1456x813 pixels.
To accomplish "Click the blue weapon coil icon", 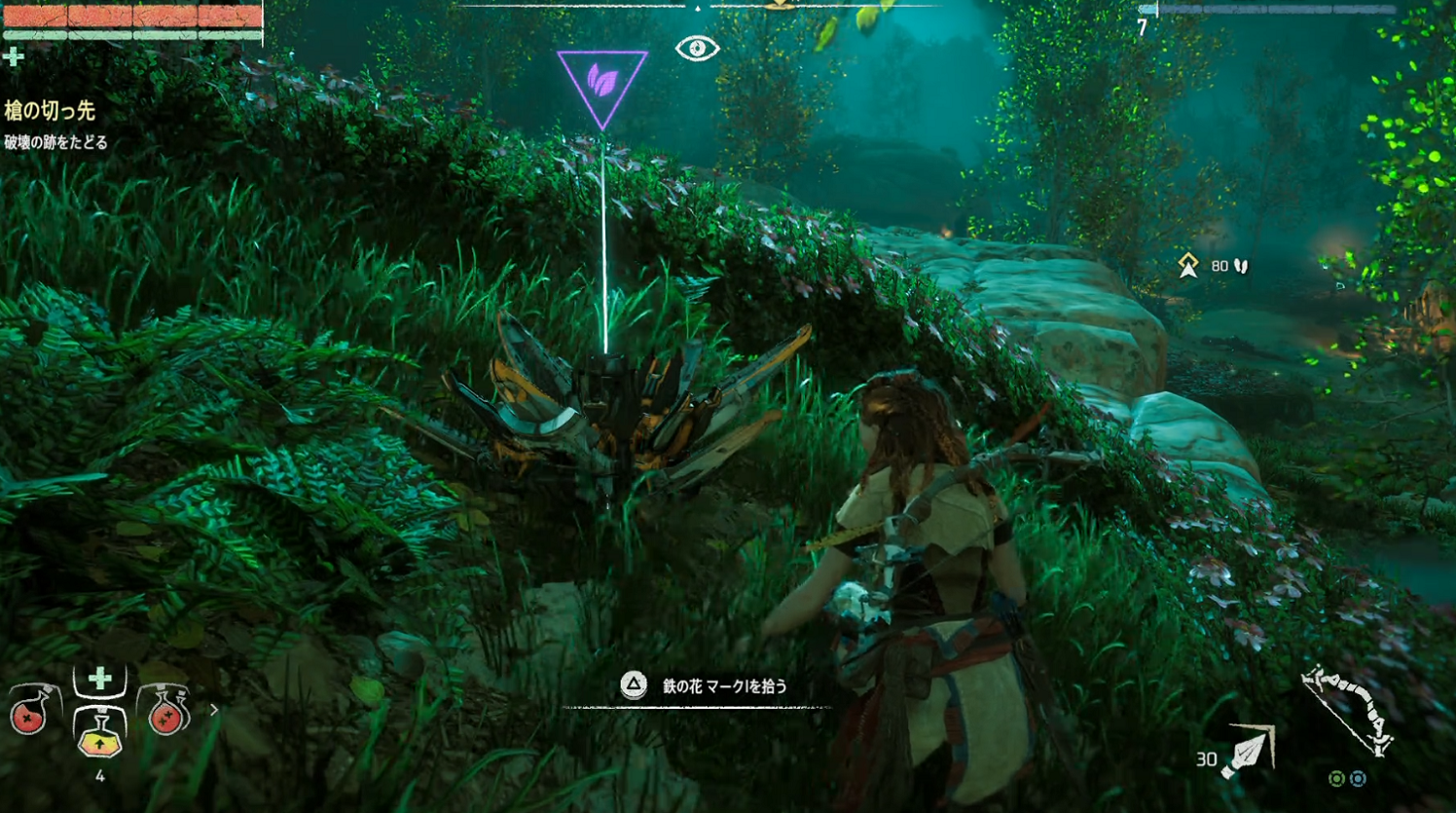I will coord(1358,779).
